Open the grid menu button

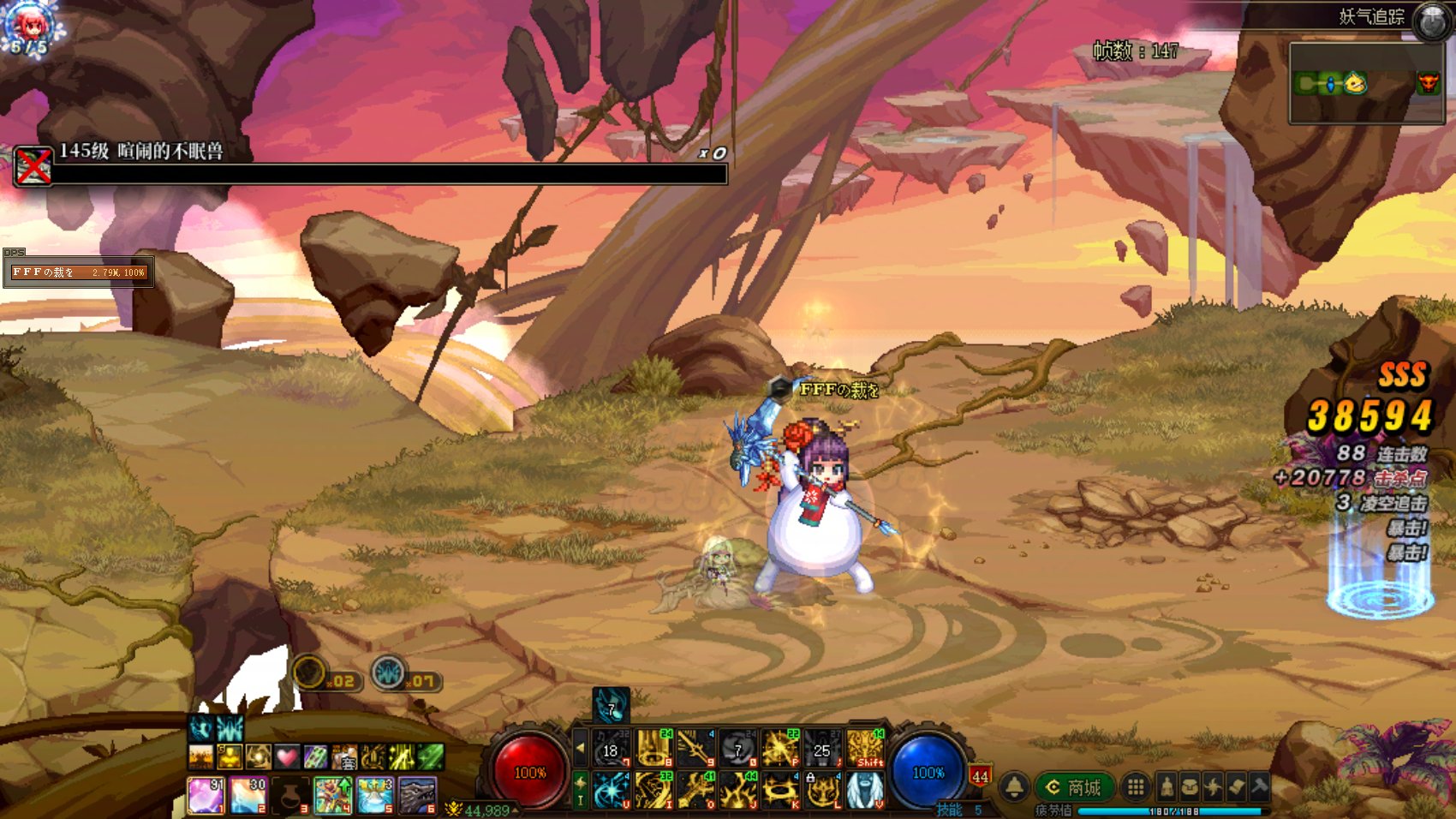coord(1136,786)
